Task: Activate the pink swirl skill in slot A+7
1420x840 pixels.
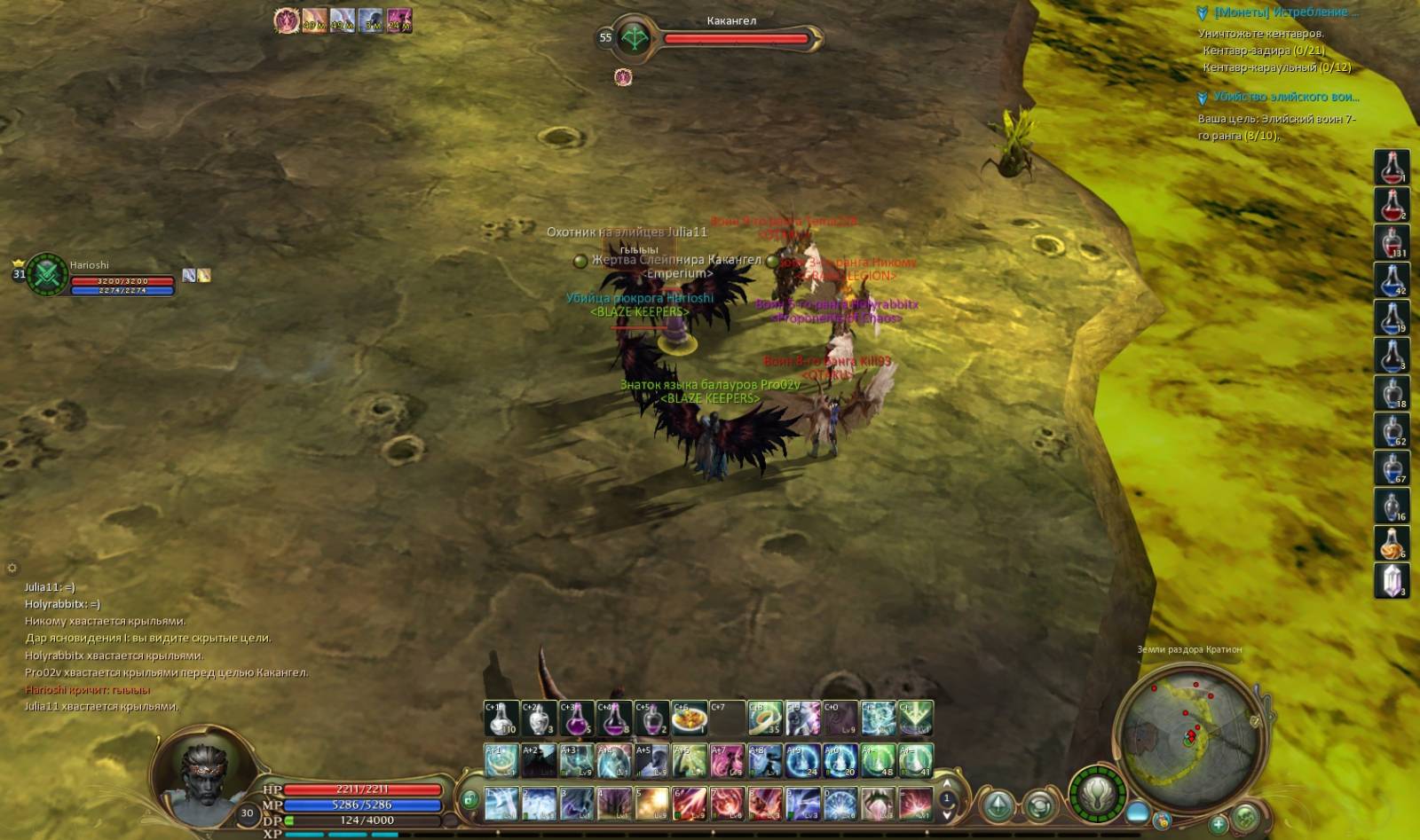Action: click(x=726, y=761)
